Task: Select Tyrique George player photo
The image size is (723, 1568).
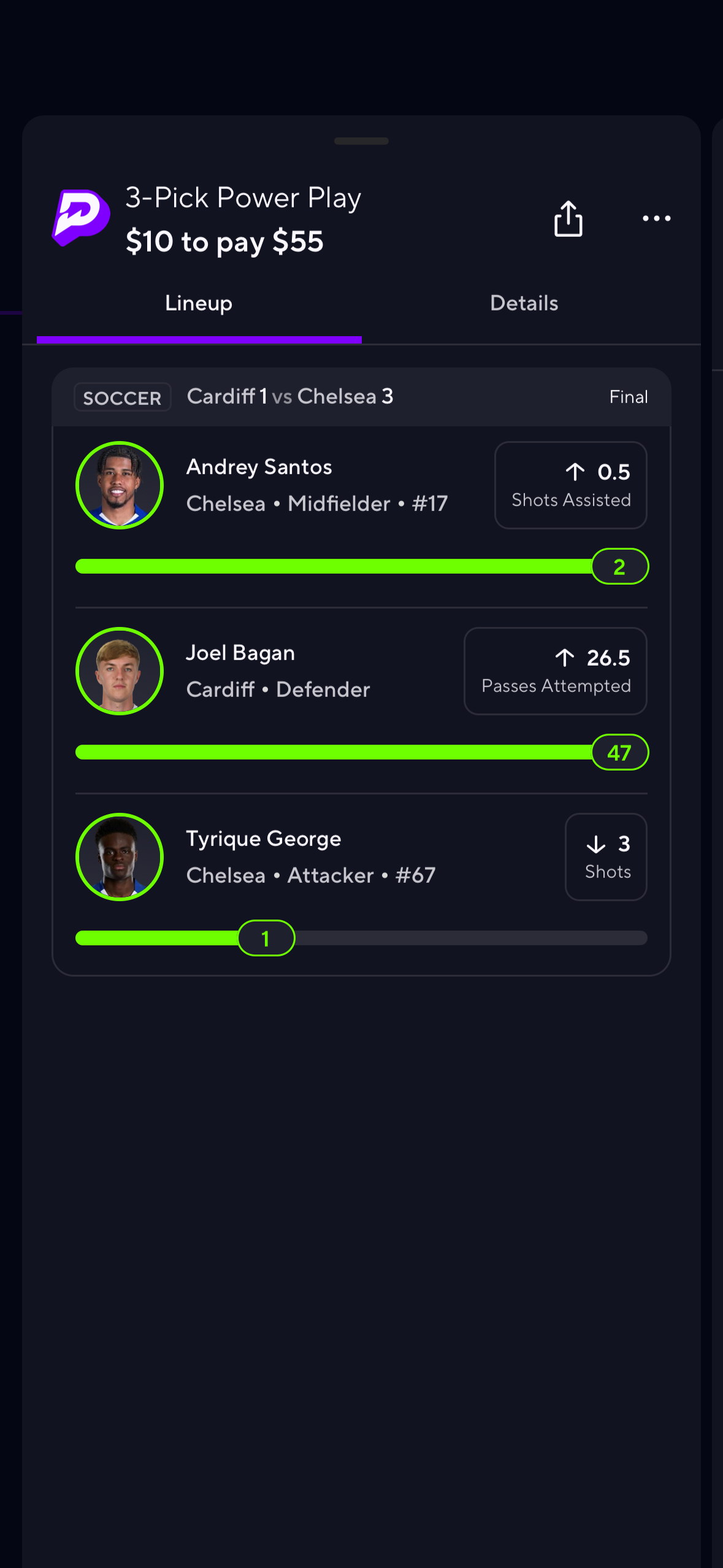Action: click(120, 857)
